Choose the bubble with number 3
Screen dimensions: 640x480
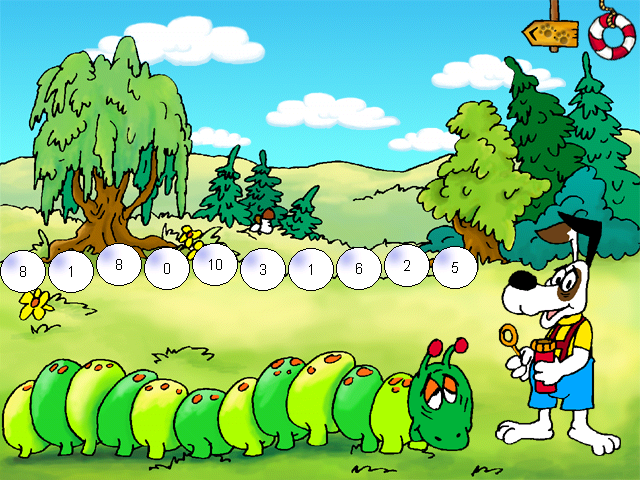[x=263, y=269]
